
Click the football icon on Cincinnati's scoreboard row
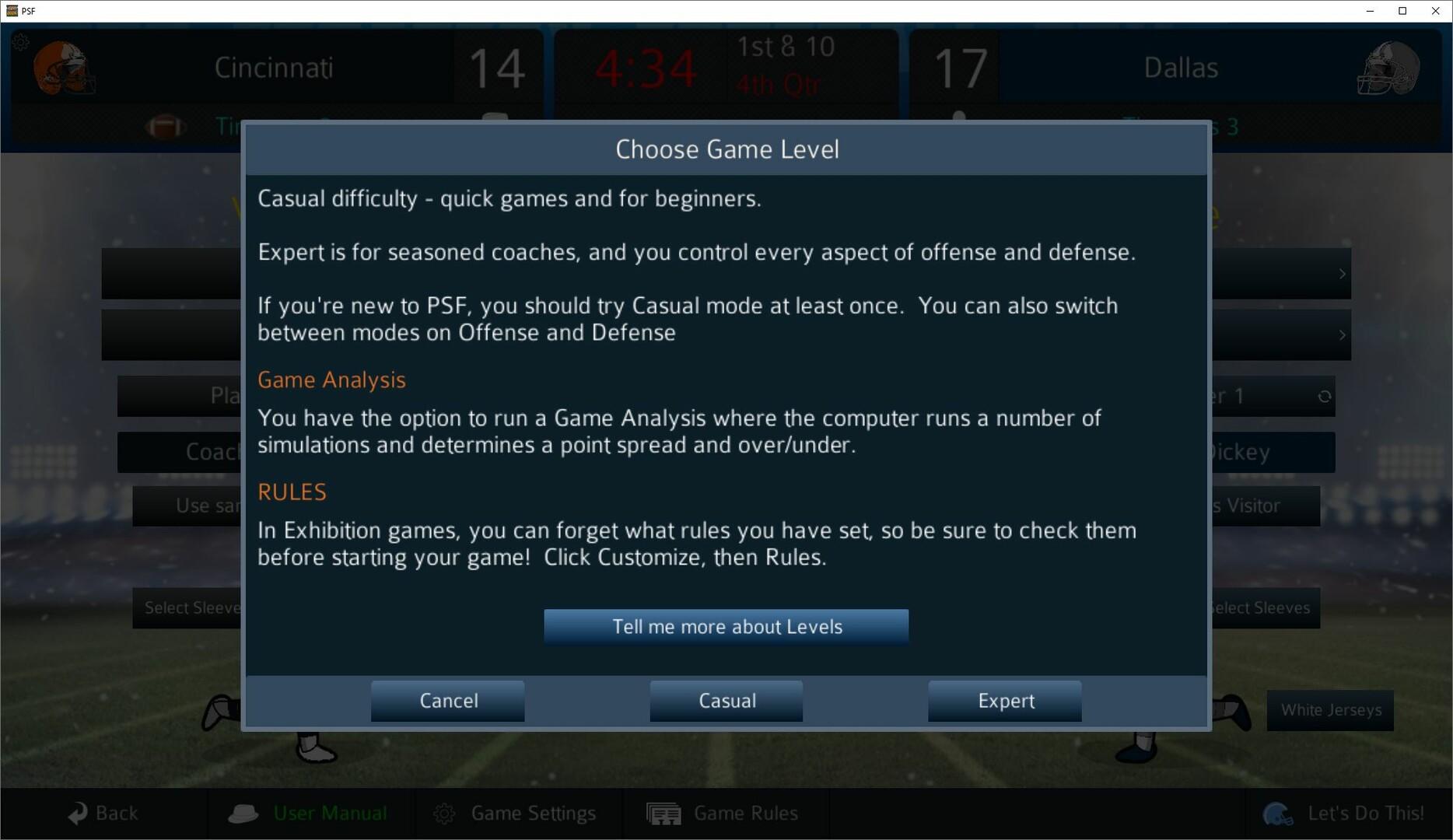tap(166, 127)
